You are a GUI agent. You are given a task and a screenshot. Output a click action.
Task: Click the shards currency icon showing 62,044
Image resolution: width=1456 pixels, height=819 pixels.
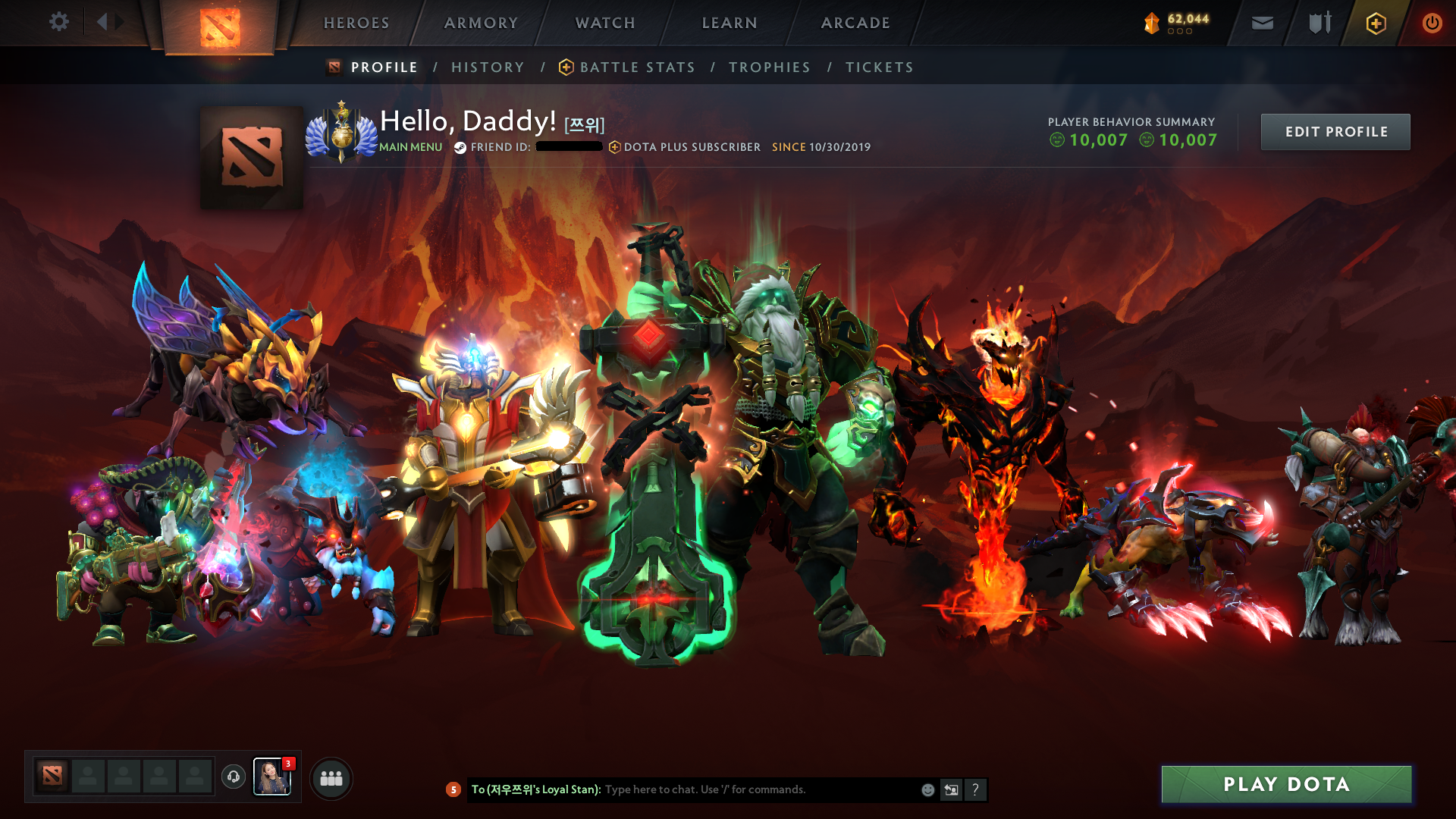tap(1151, 23)
